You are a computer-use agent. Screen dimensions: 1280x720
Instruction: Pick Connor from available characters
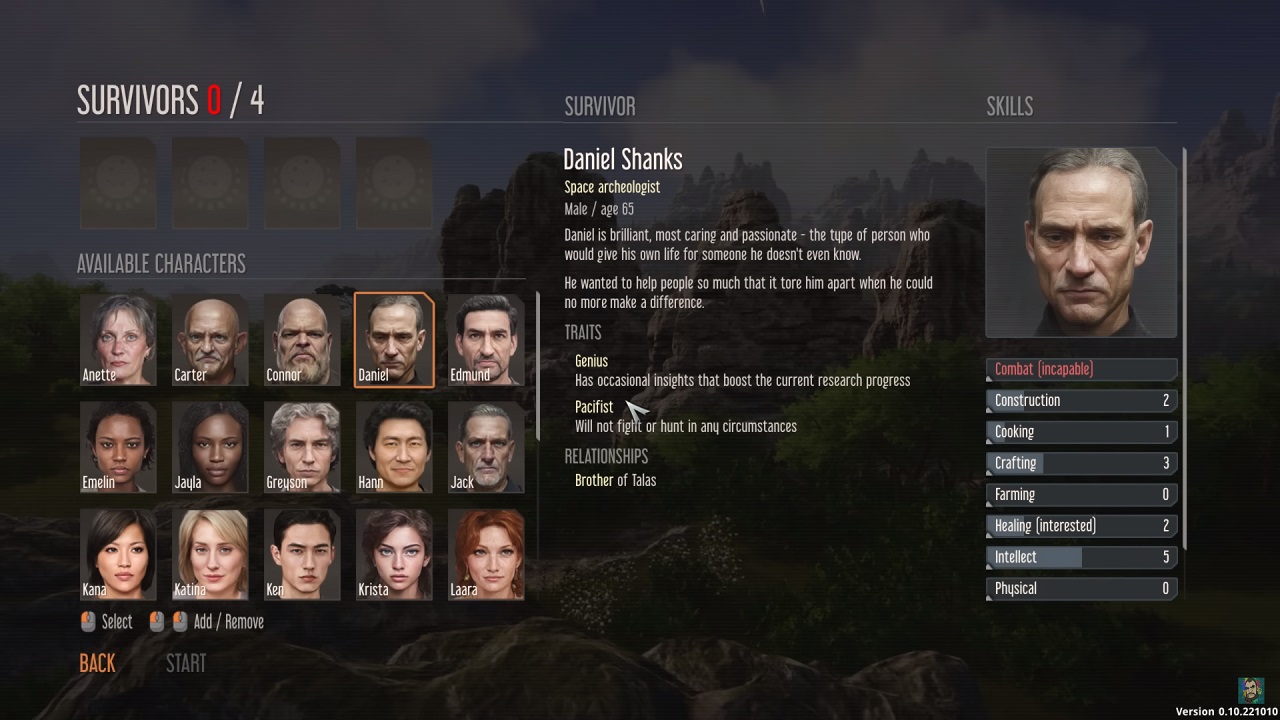(x=302, y=339)
